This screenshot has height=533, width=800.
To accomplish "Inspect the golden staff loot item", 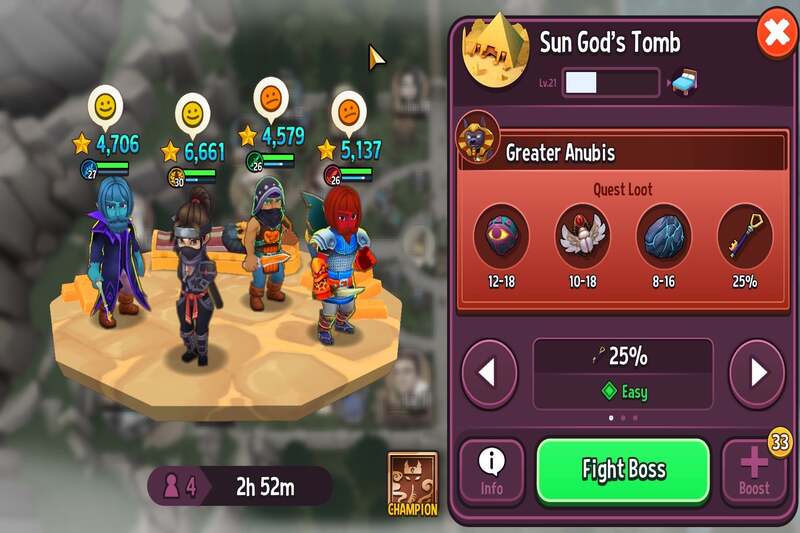I will pyautogui.click(x=744, y=237).
